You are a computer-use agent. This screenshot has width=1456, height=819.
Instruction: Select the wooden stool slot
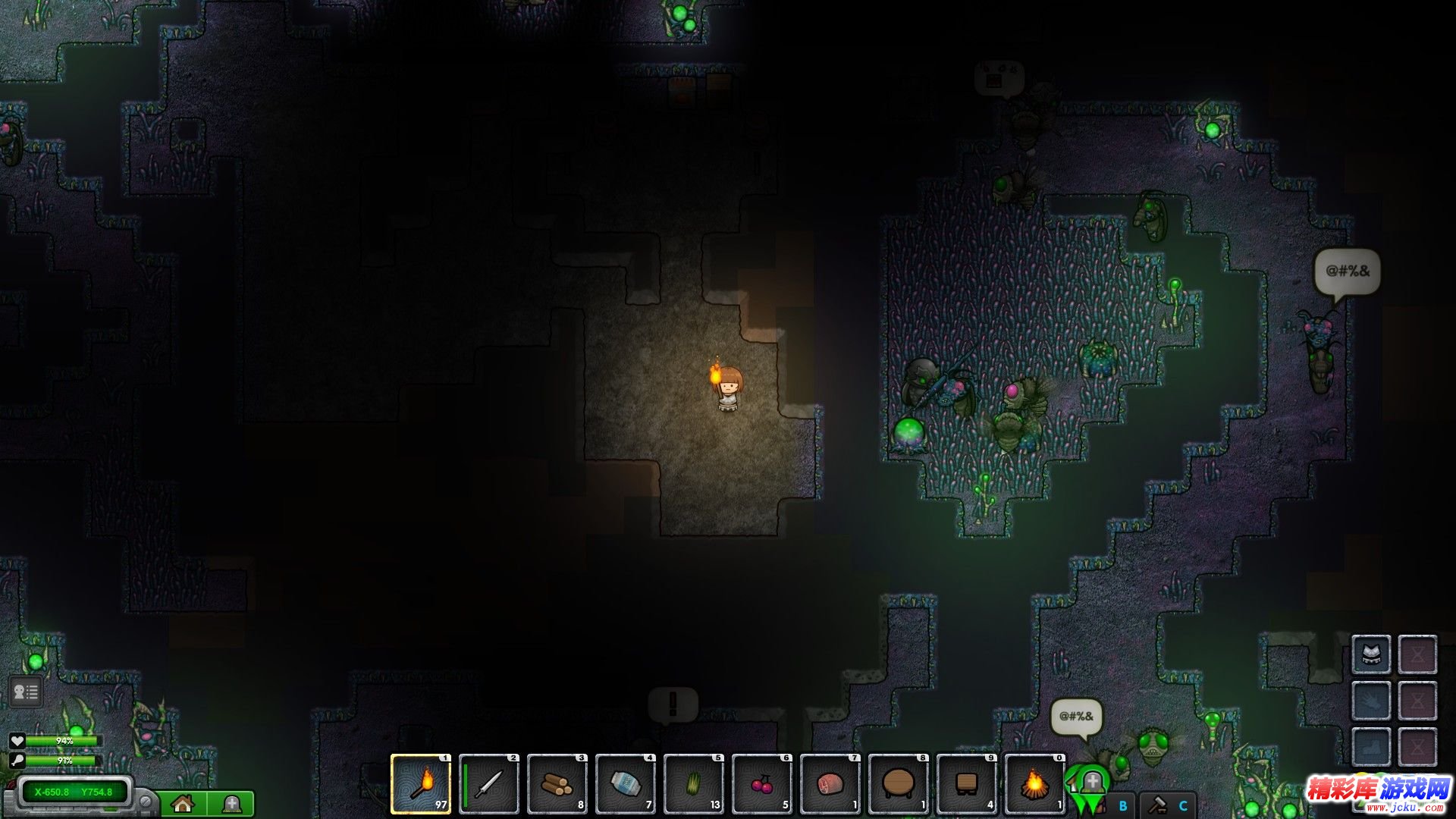pyautogui.click(x=967, y=784)
